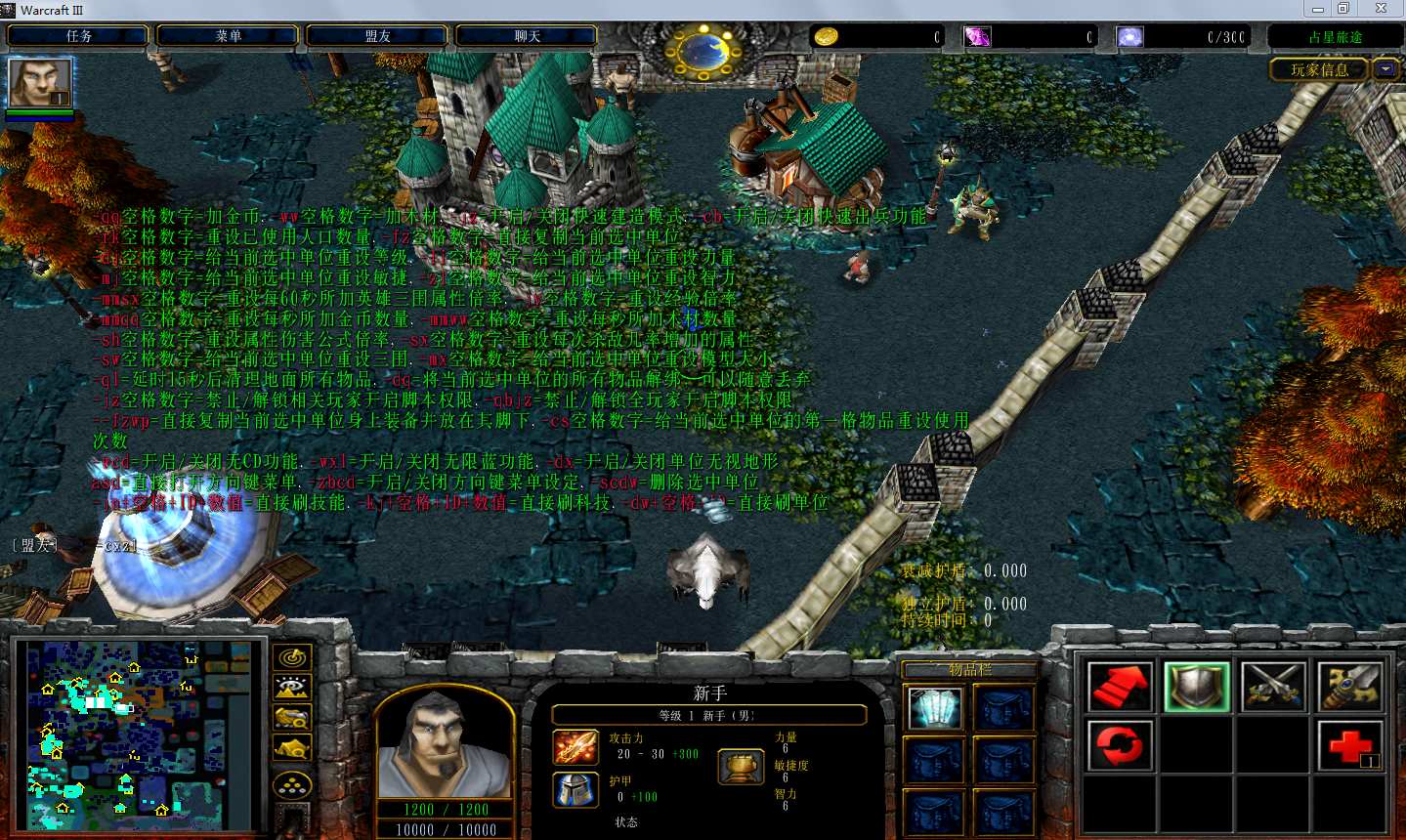The height and width of the screenshot is (840, 1406).
Task: Toggle the minimap ally color mode button
Action: coord(292,718)
